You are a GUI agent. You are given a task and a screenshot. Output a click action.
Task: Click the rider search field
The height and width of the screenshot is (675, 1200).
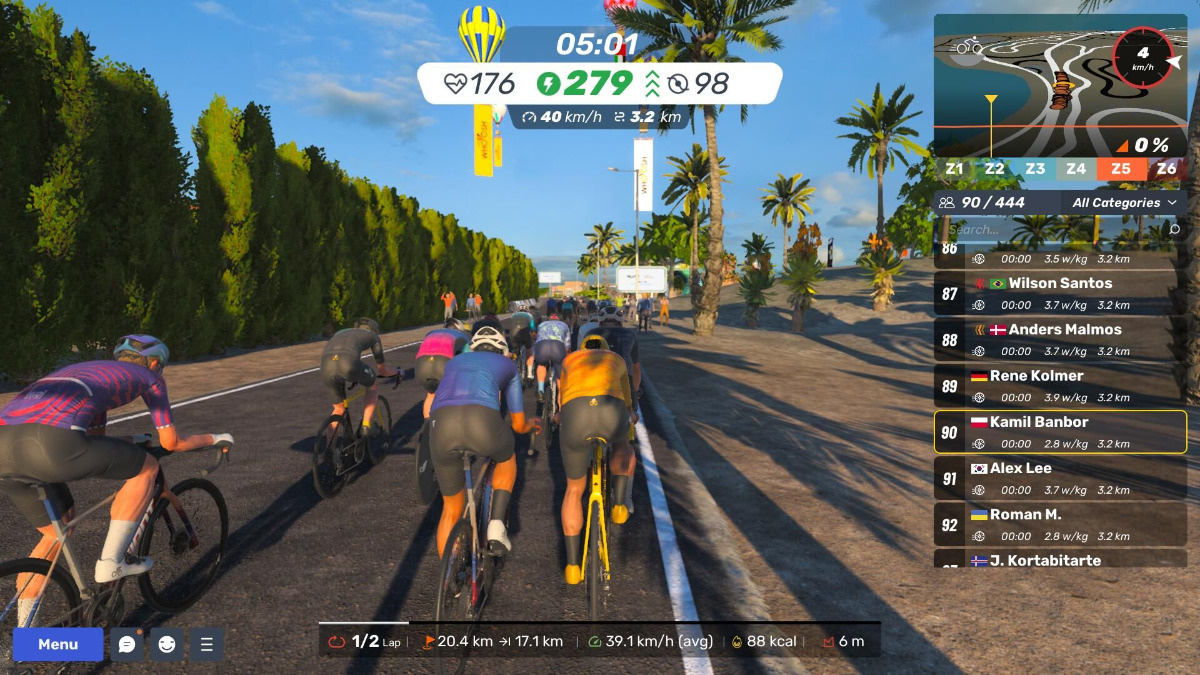click(1050, 230)
